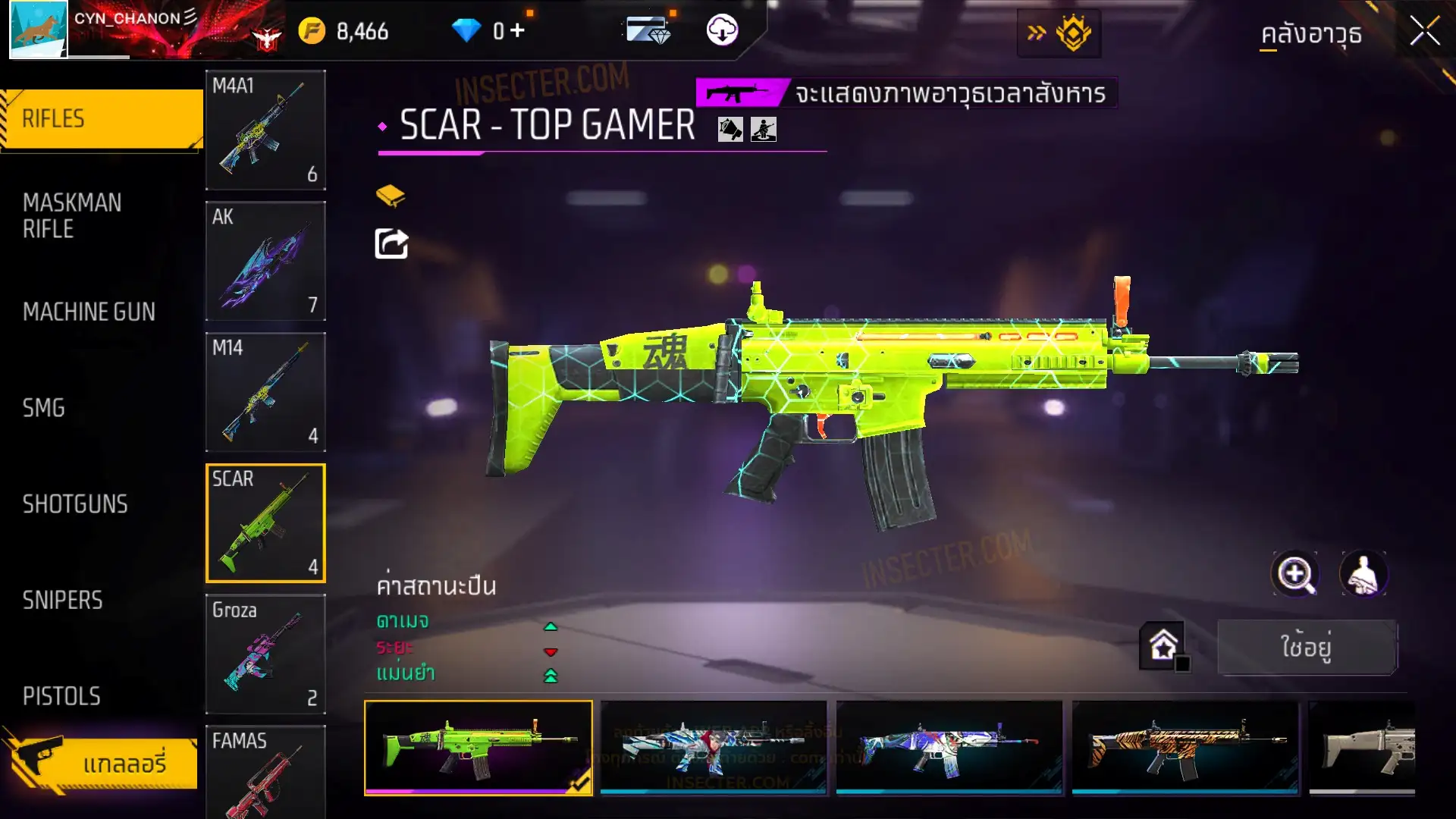Pick the M14 weapon tile
Screen dimensions: 1456x819
265,392
